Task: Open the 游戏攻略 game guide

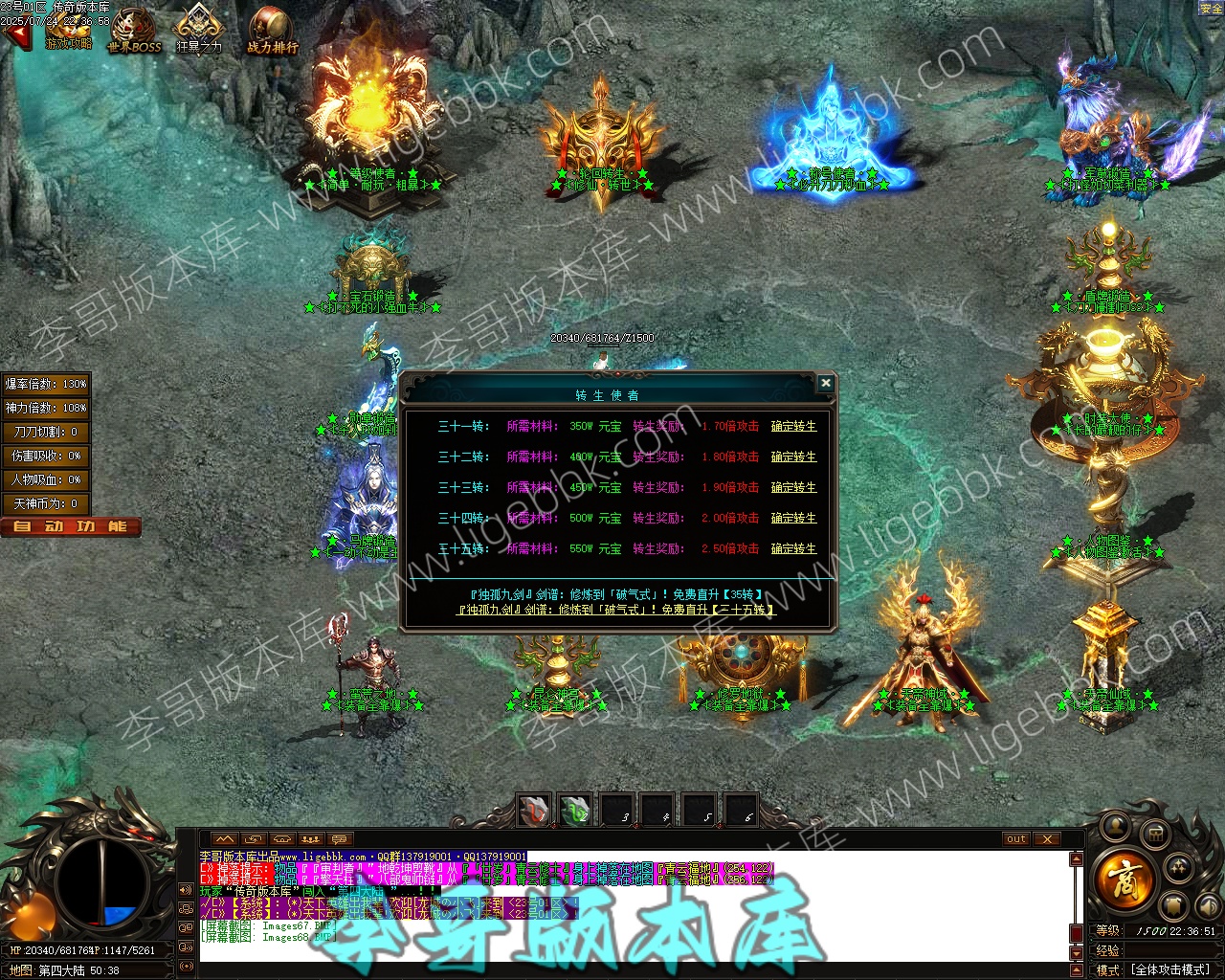Action: [68, 31]
